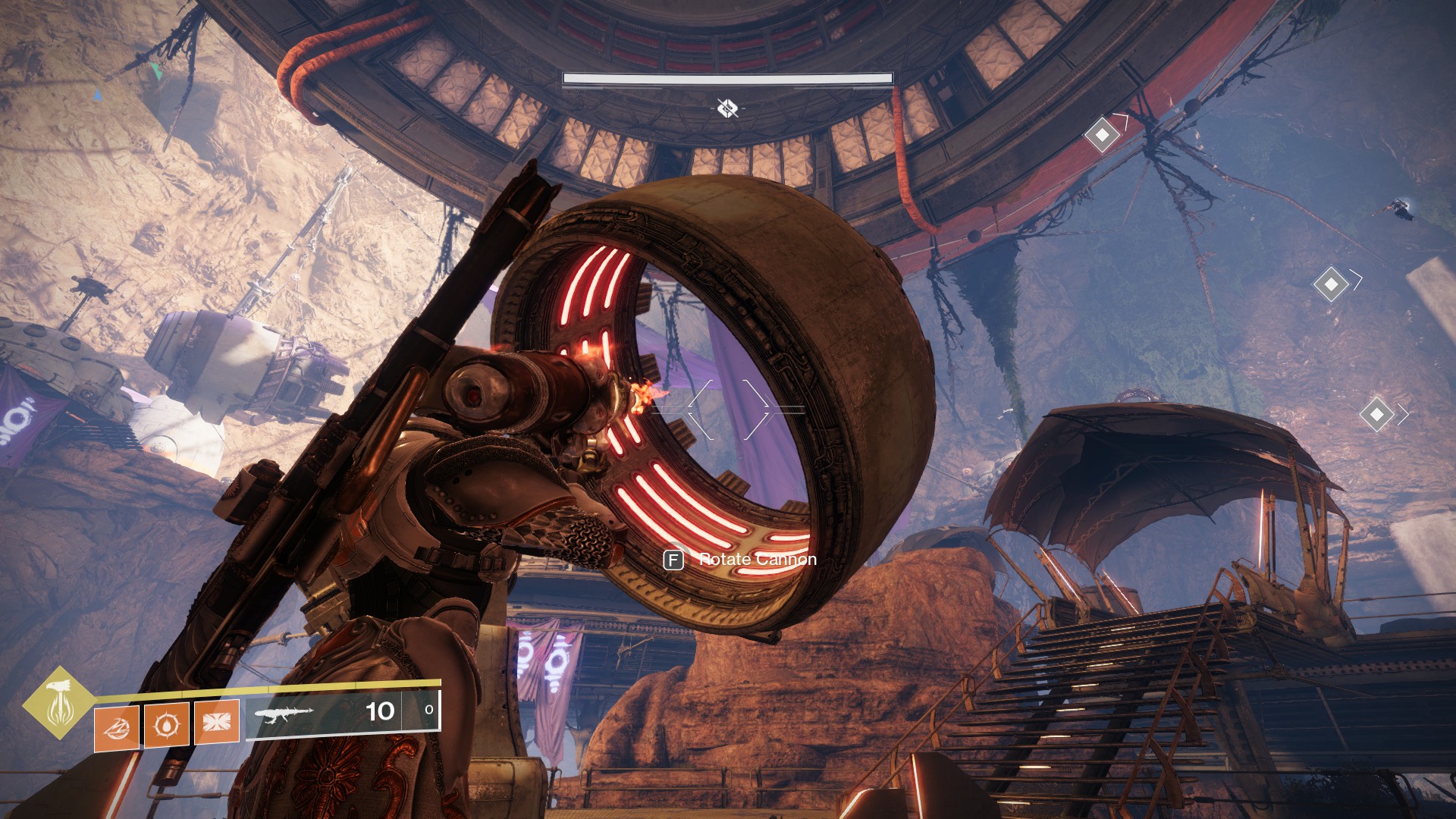This screenshot has width=1456, height=819.
Task: Click the objective marker icon under the top bar
Action: pyautogui.click(x=727, y=108)
